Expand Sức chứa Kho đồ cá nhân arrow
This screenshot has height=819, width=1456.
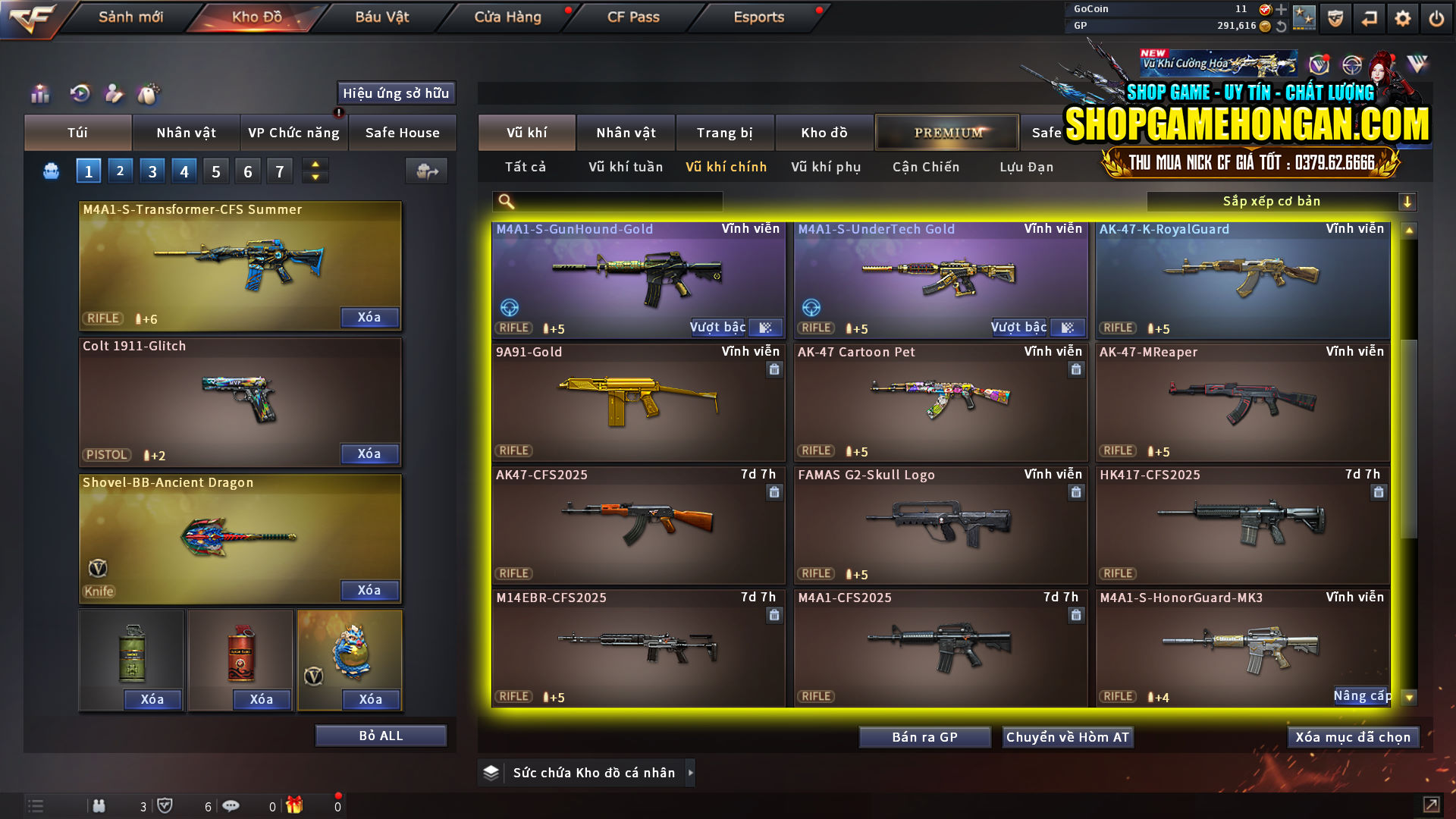click(691, 773)
